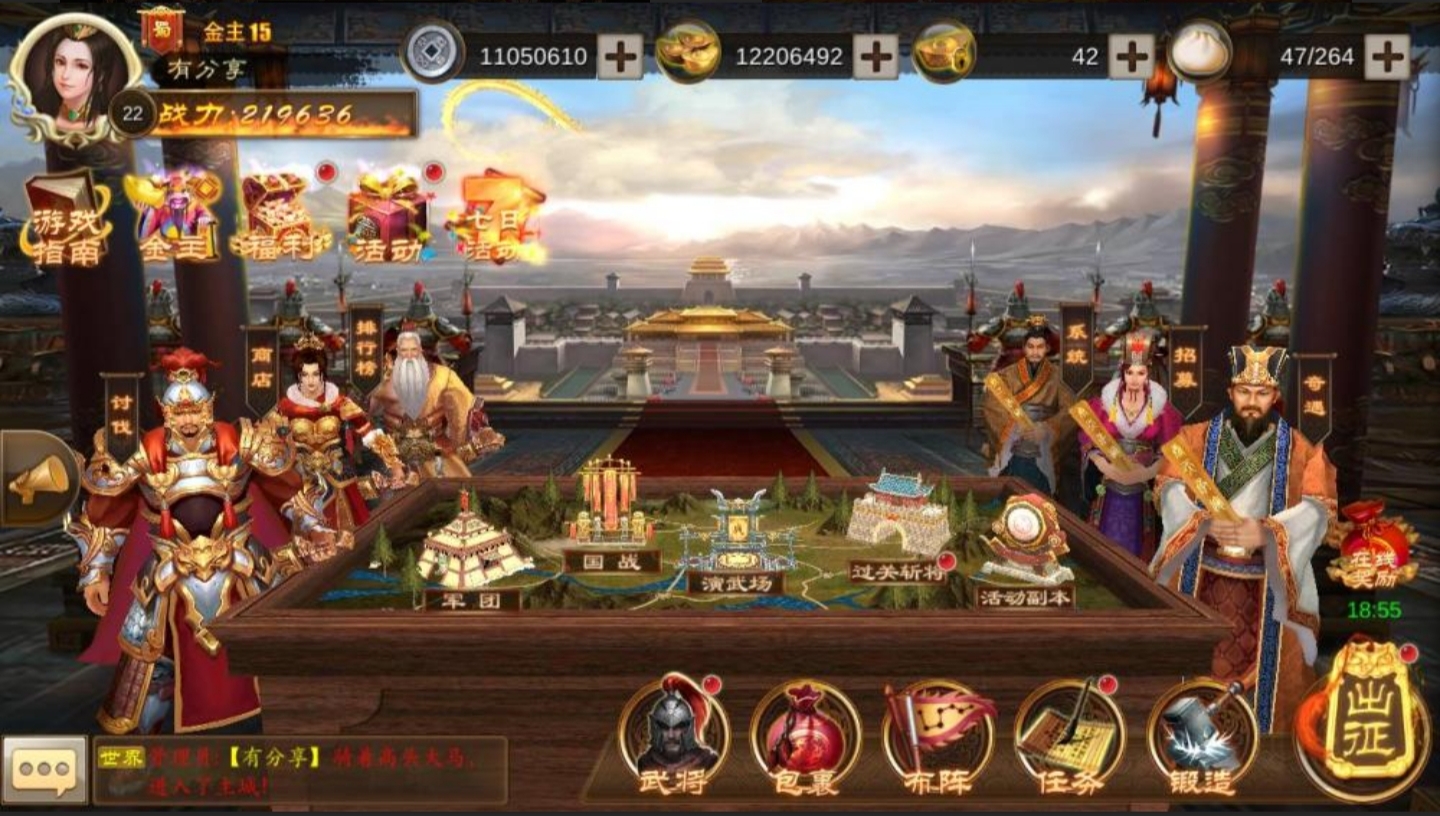Open the 布阵 formation menu
Image resolution: width=1440 pixels, height=816 pixels.
click(x=938, y=738)
